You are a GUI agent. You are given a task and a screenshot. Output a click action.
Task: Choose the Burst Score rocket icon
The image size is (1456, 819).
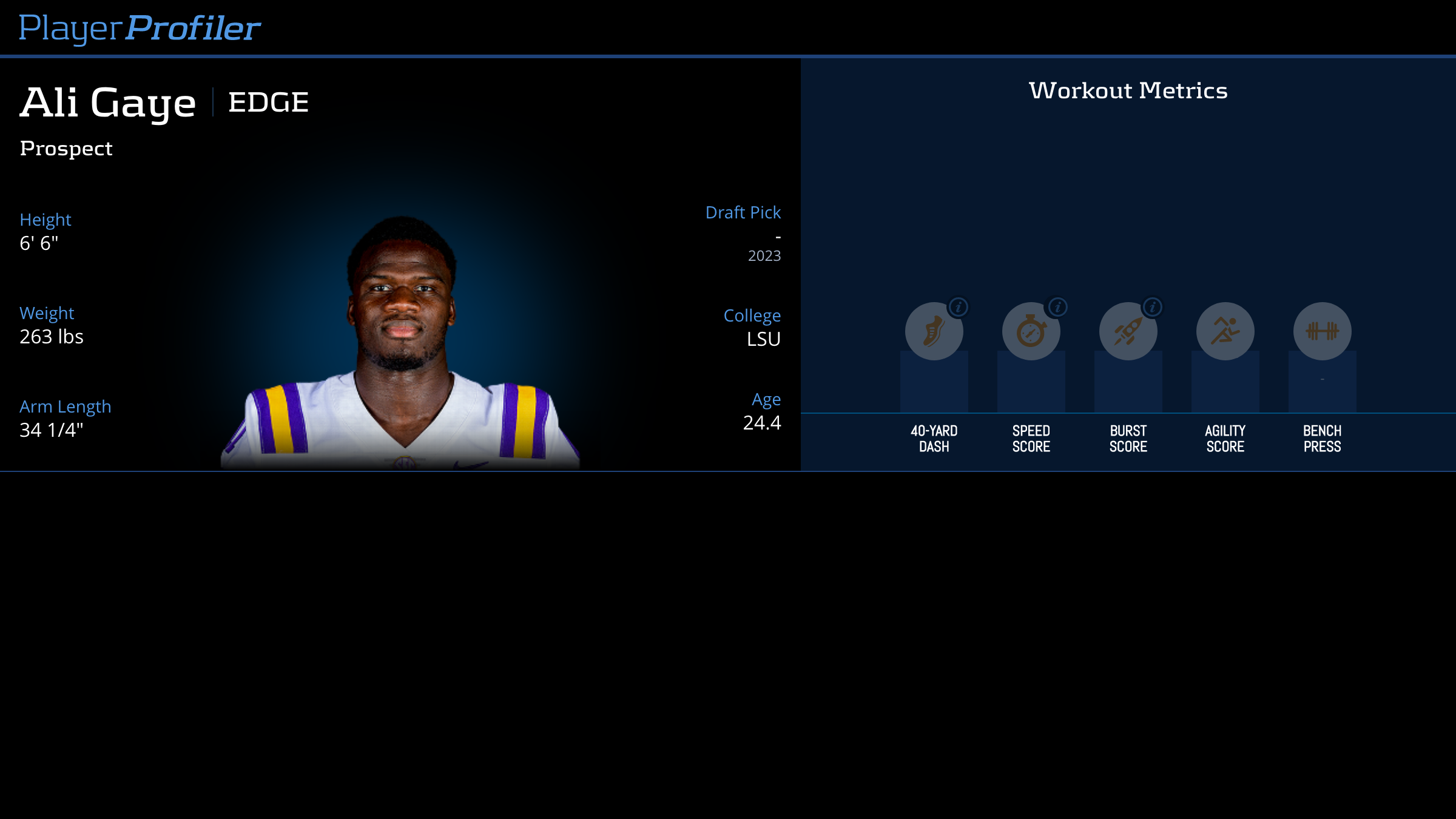1128,332
